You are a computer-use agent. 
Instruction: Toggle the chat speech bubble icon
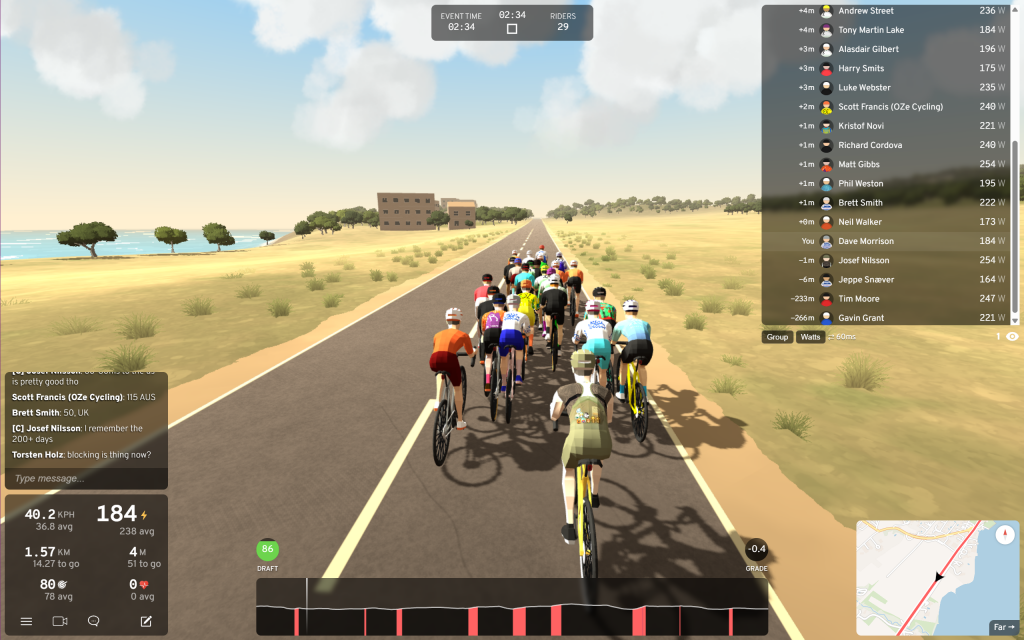(x=94, y=621)
